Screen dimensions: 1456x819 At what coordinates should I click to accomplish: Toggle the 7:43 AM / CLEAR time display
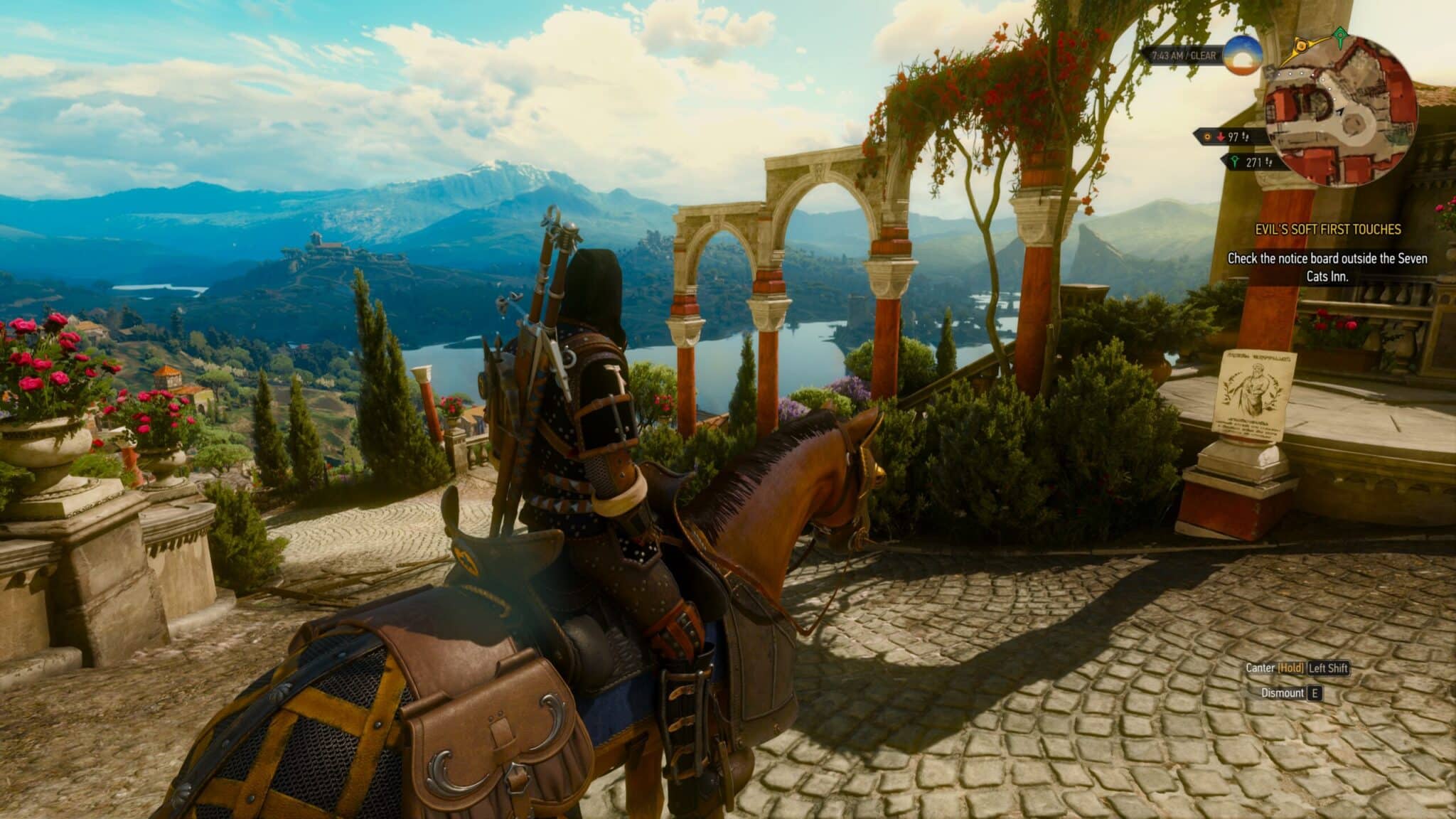[x=1183, y=56]
